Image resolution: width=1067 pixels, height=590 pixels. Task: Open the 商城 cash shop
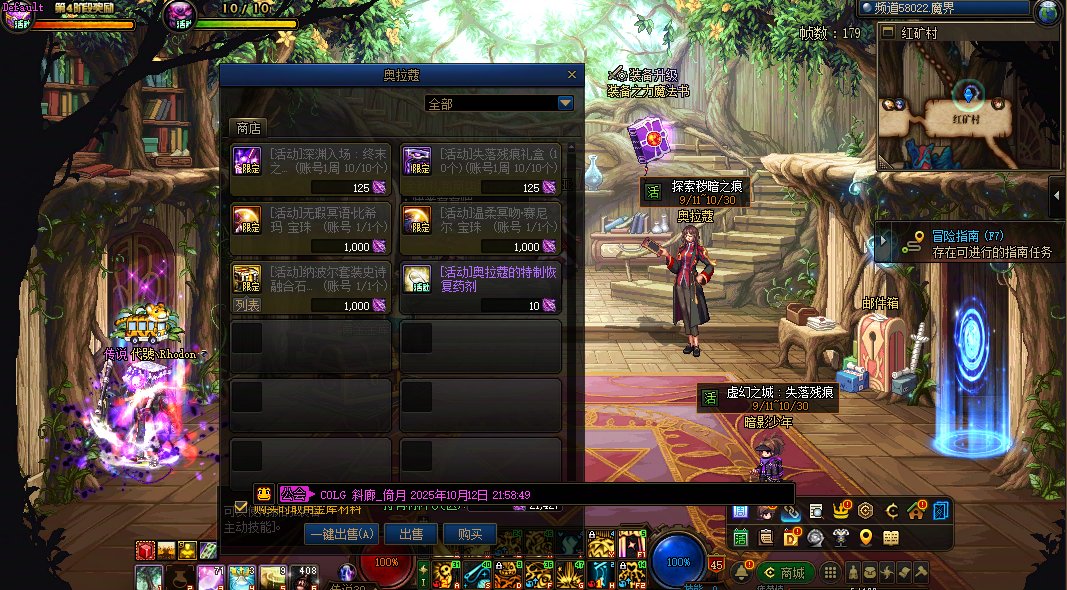point(785,572)
